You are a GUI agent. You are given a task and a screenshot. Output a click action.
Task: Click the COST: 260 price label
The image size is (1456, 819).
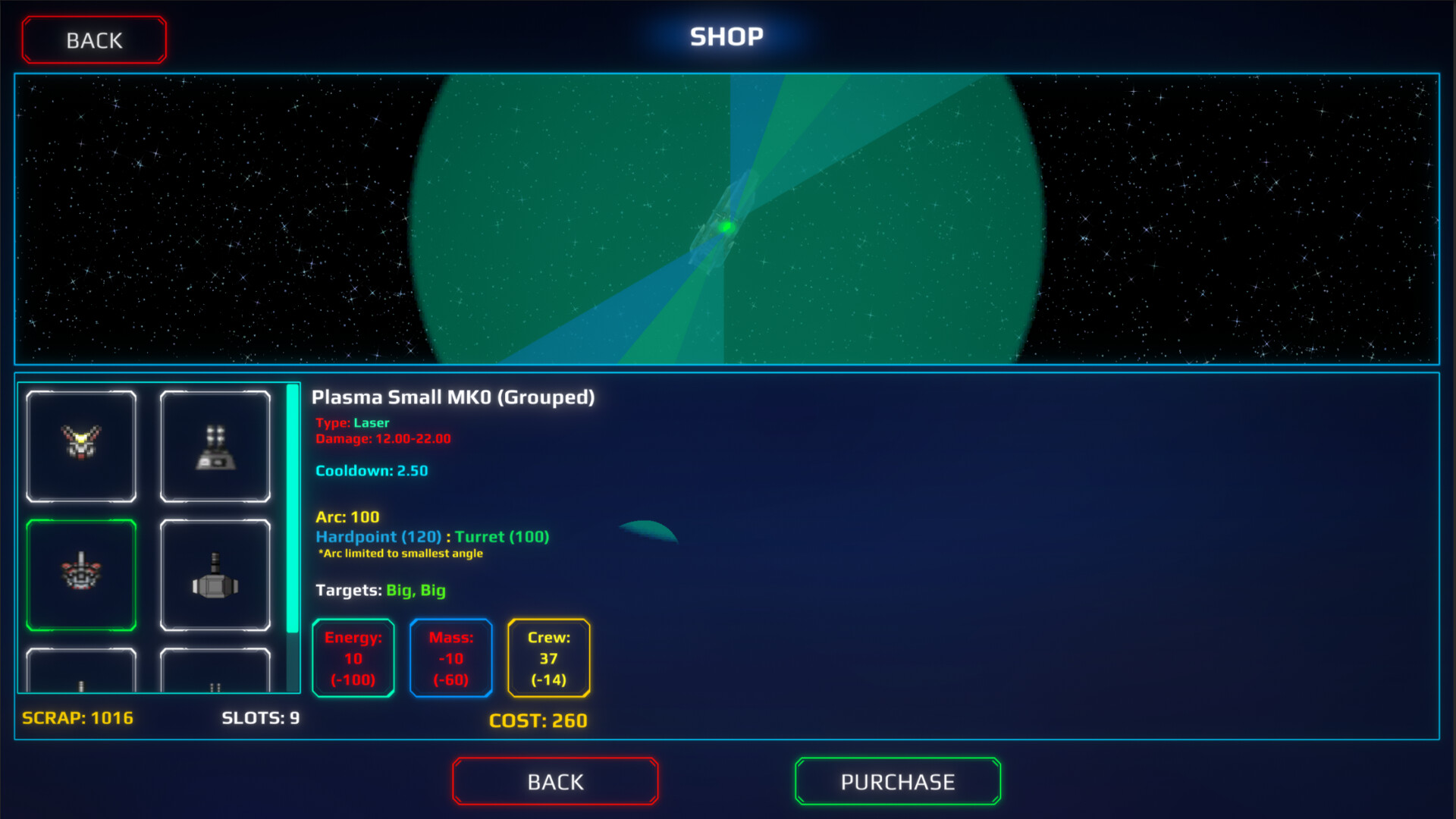(x=538, y=720)
